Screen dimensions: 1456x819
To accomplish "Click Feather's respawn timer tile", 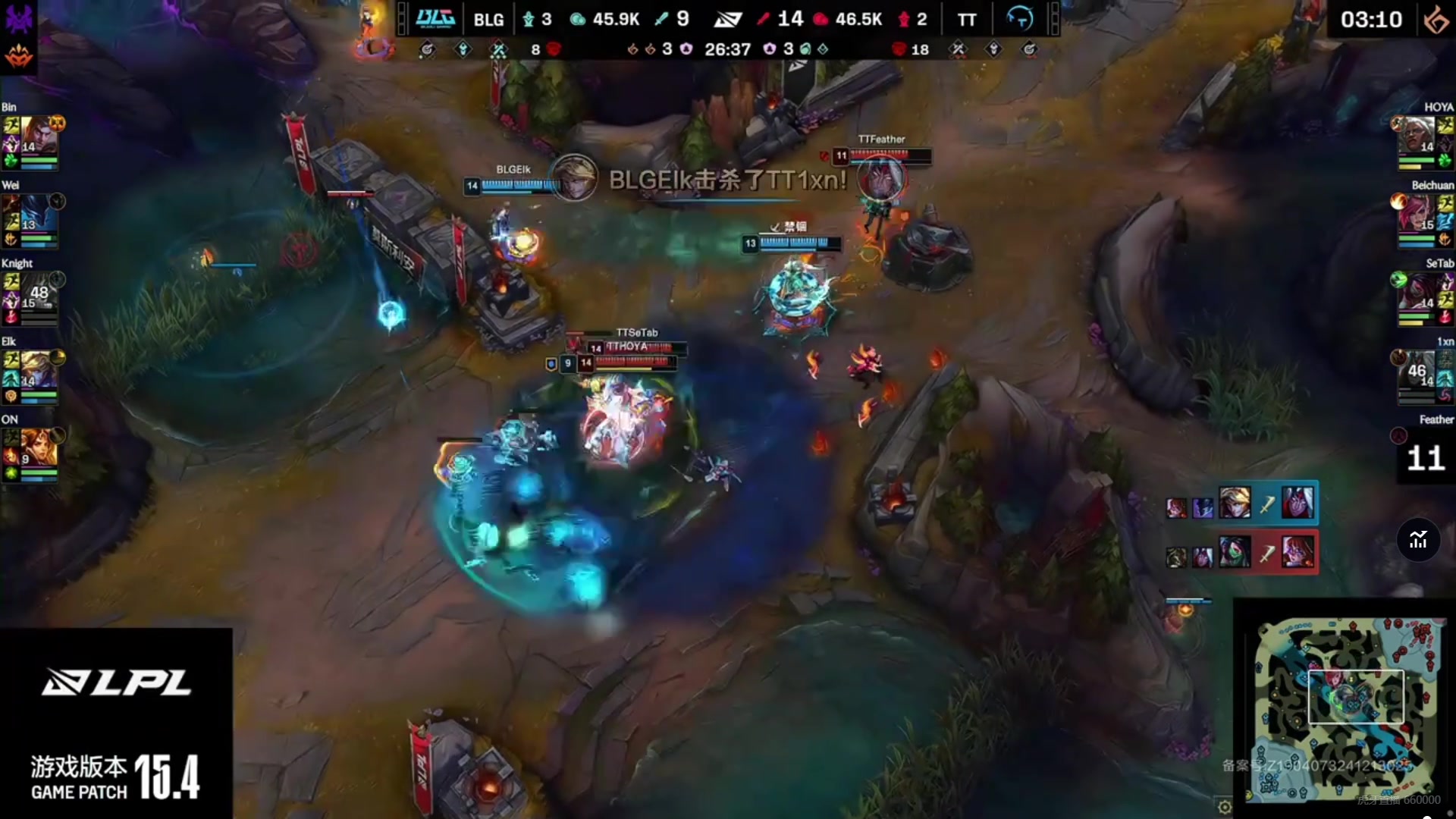I will [x=1425, y=457].
